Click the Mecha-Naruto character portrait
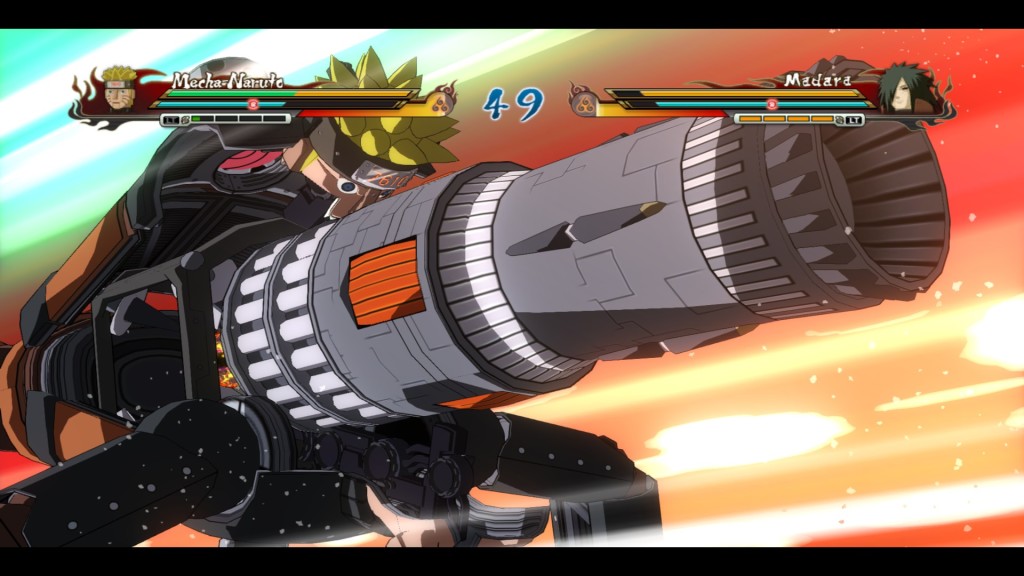1024x576 pixels. pyautogui.click(x=121, y=90)
